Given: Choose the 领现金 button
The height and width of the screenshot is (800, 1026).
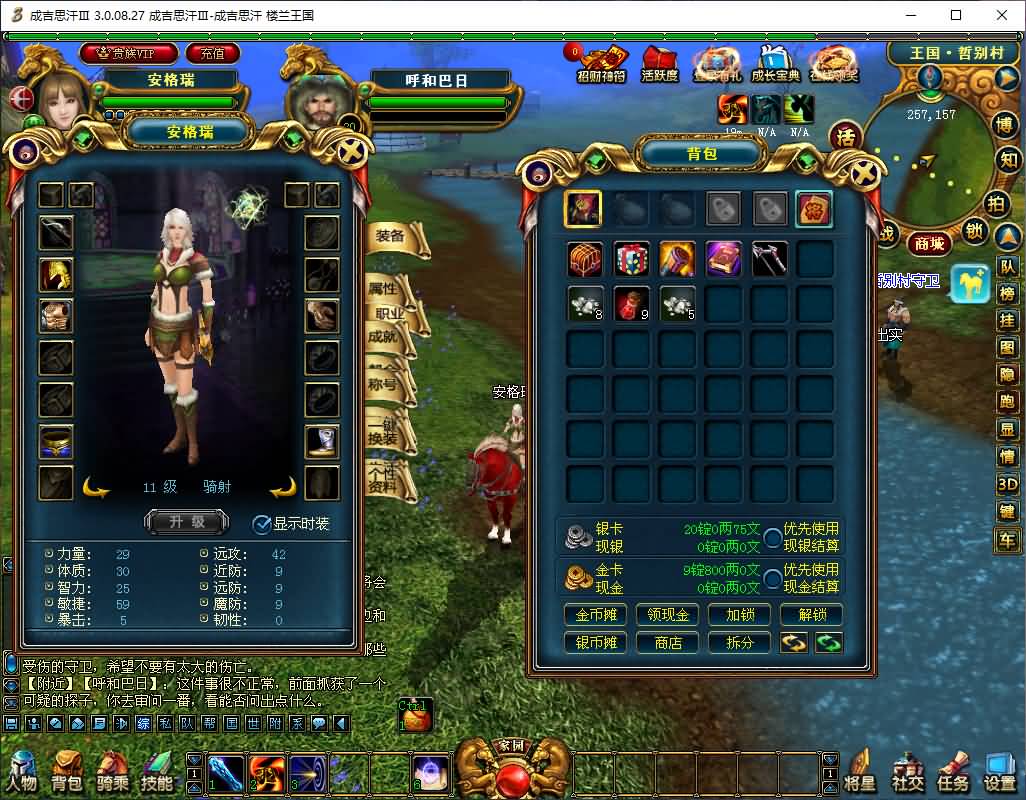Looking at the screenshot, I should pos(668,615).
